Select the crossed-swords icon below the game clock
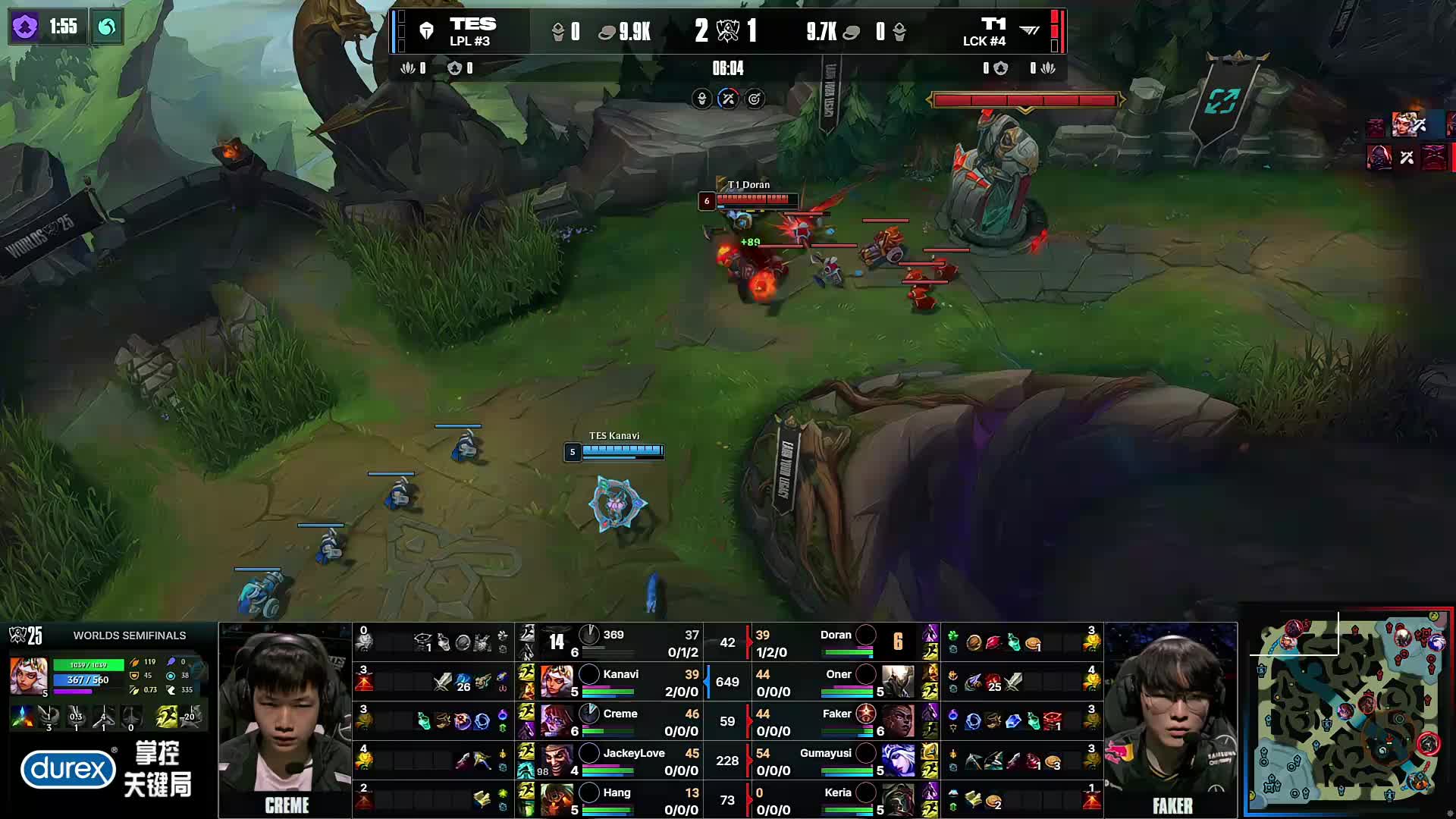Viewport: 1456px width, 819px height. [728, 99]
